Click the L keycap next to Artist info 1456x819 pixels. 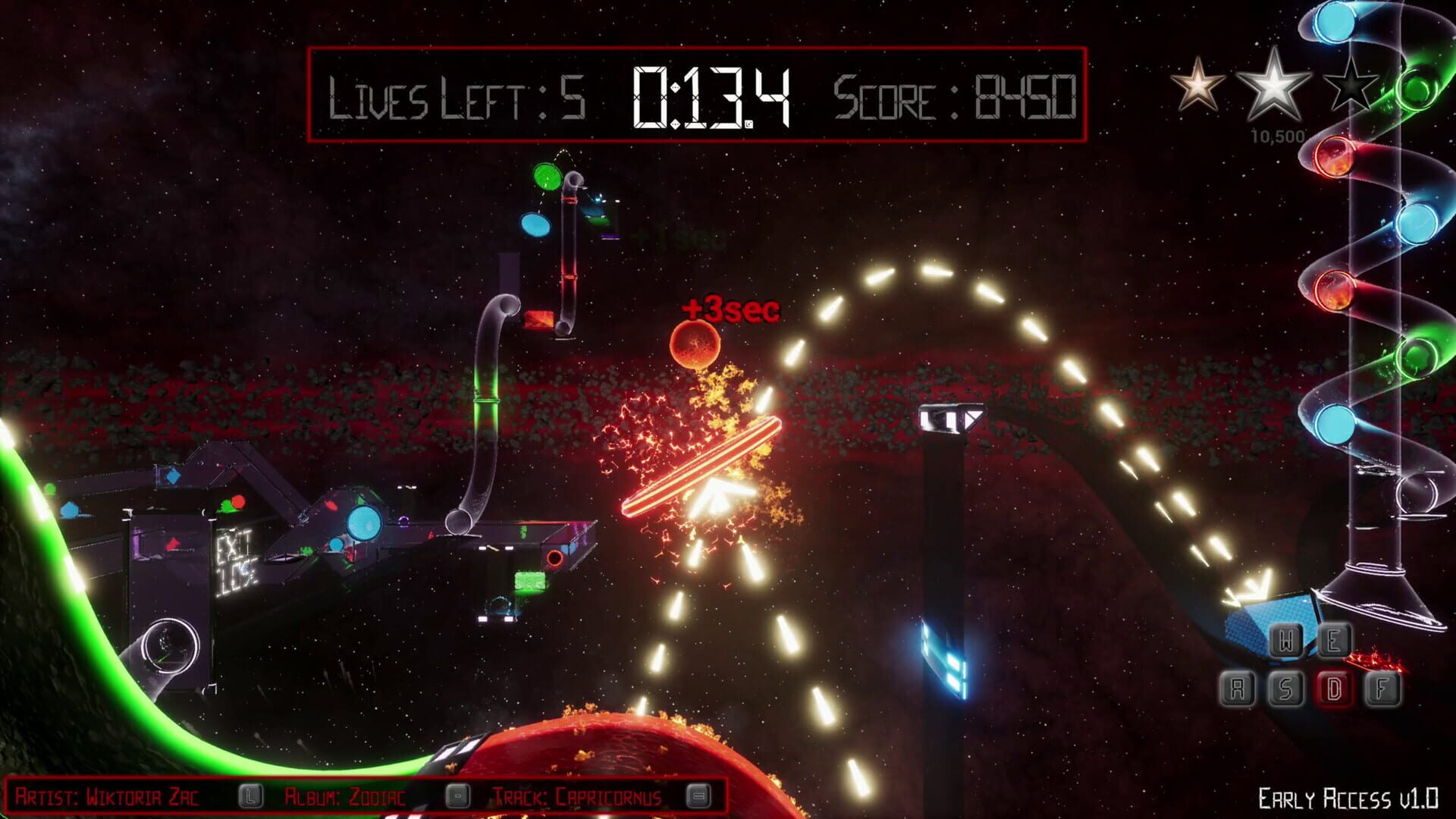point(249,797)
